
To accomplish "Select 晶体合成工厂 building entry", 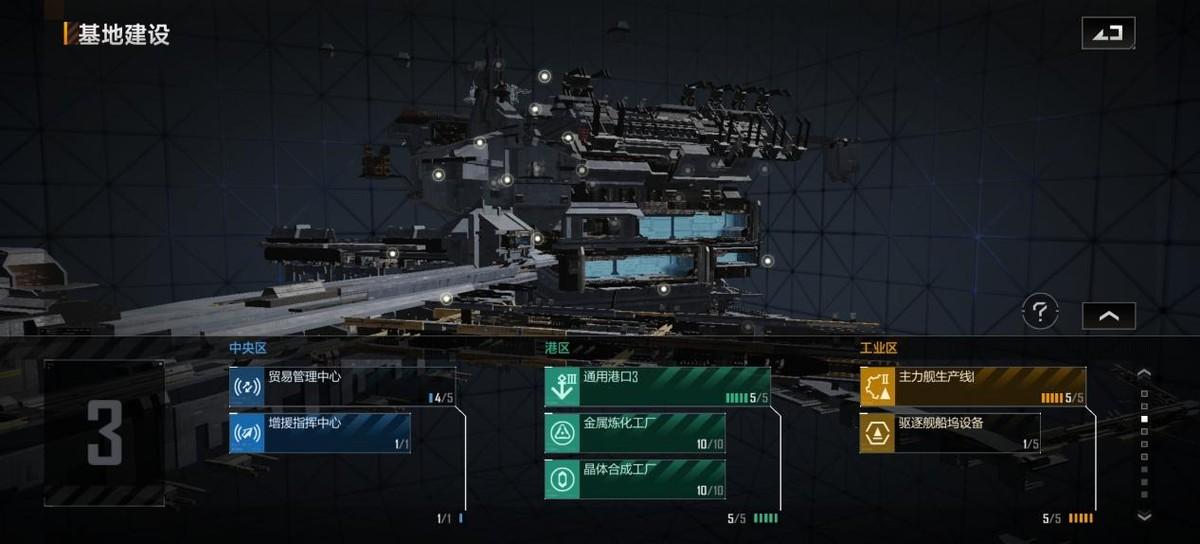I will pos(635,479).
